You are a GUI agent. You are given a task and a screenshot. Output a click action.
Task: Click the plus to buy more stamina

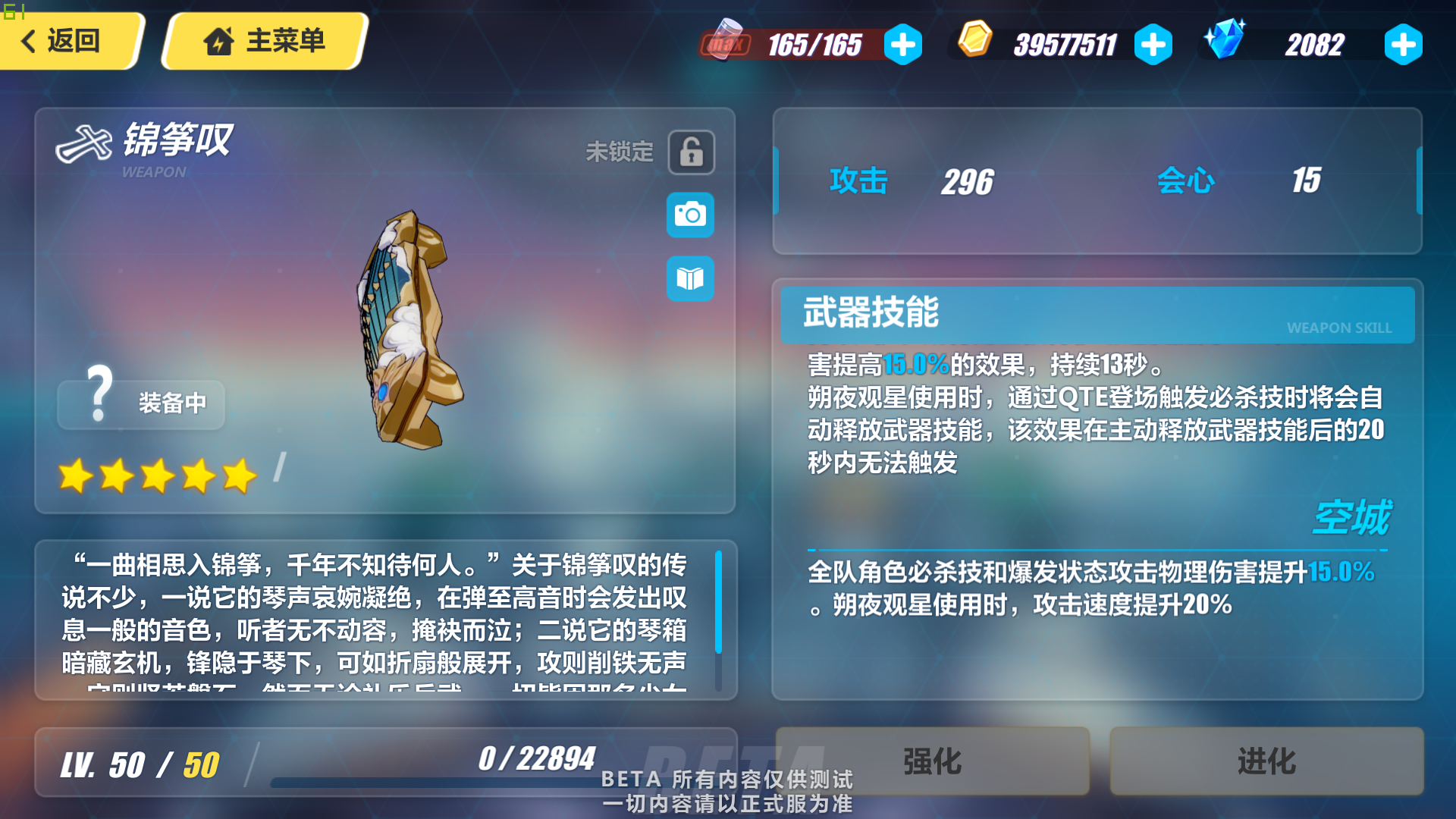tap(902, 44)
